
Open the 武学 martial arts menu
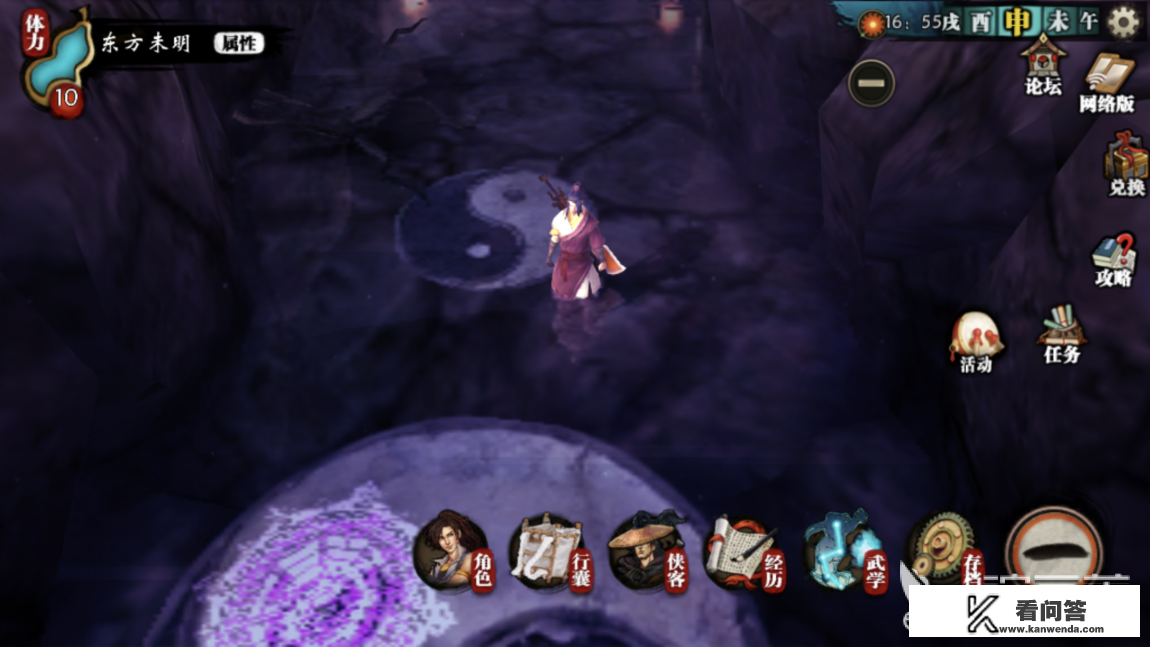(842, 551)
